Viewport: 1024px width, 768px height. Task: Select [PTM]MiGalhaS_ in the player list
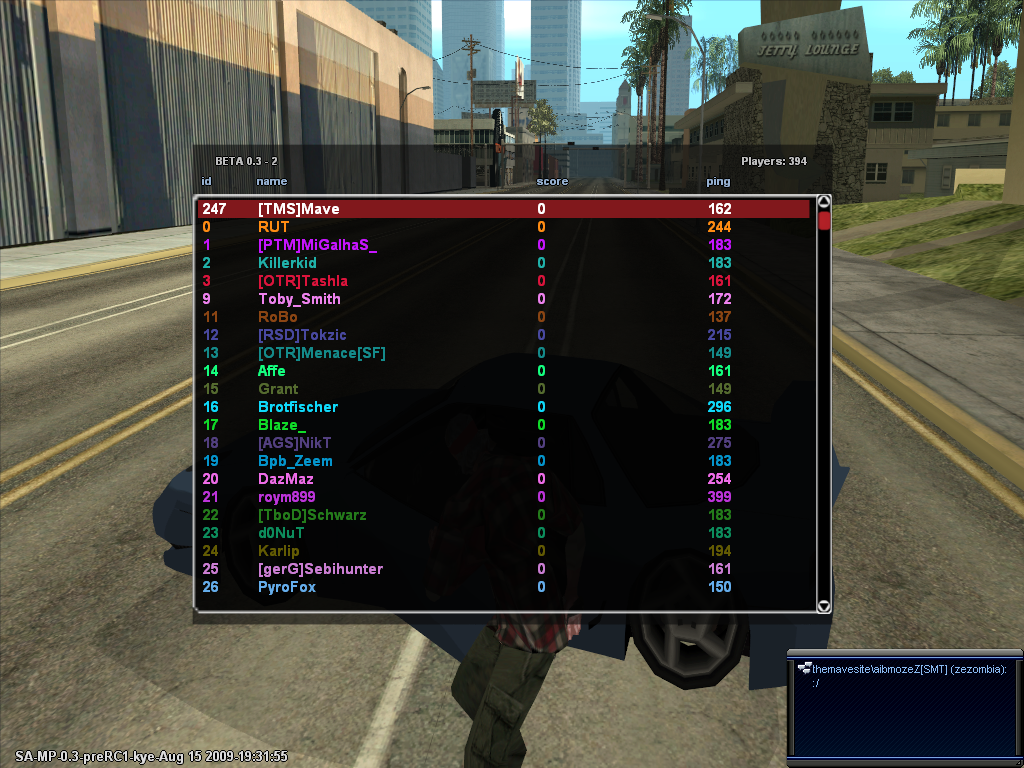[x=317, y=245]
